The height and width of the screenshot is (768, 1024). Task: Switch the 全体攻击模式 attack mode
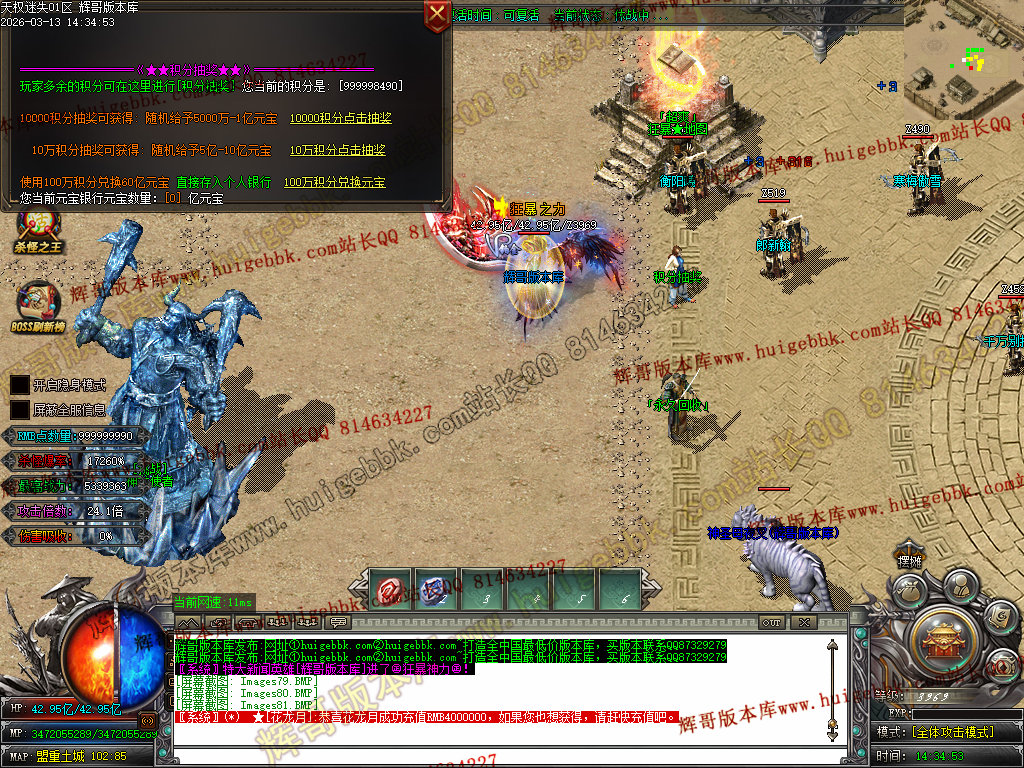click(x=950, y=732)
